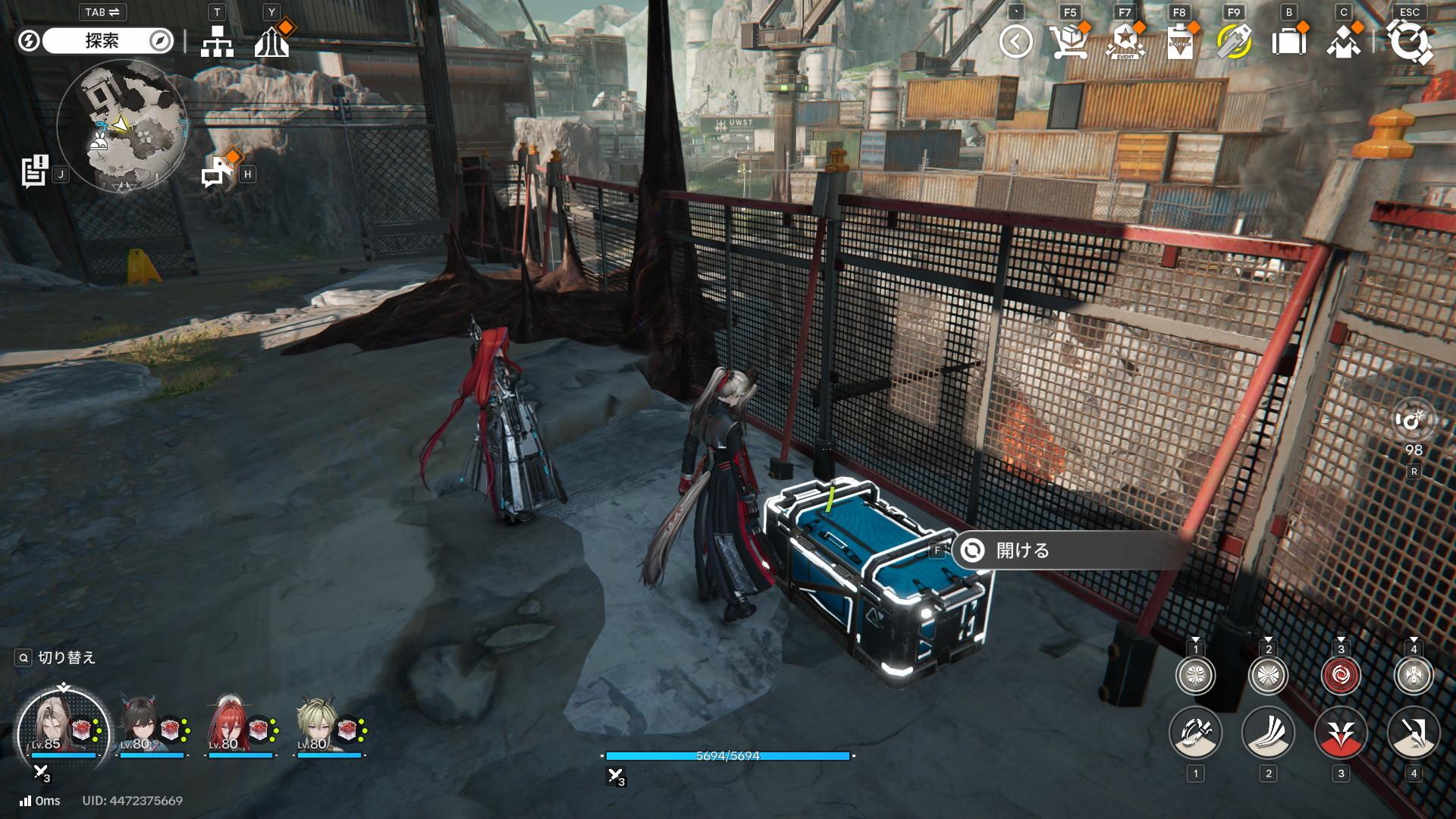The width and height of the screenshot is (1456, 819).
Task: Open the shop cart icon
Action: (1068, 42)
